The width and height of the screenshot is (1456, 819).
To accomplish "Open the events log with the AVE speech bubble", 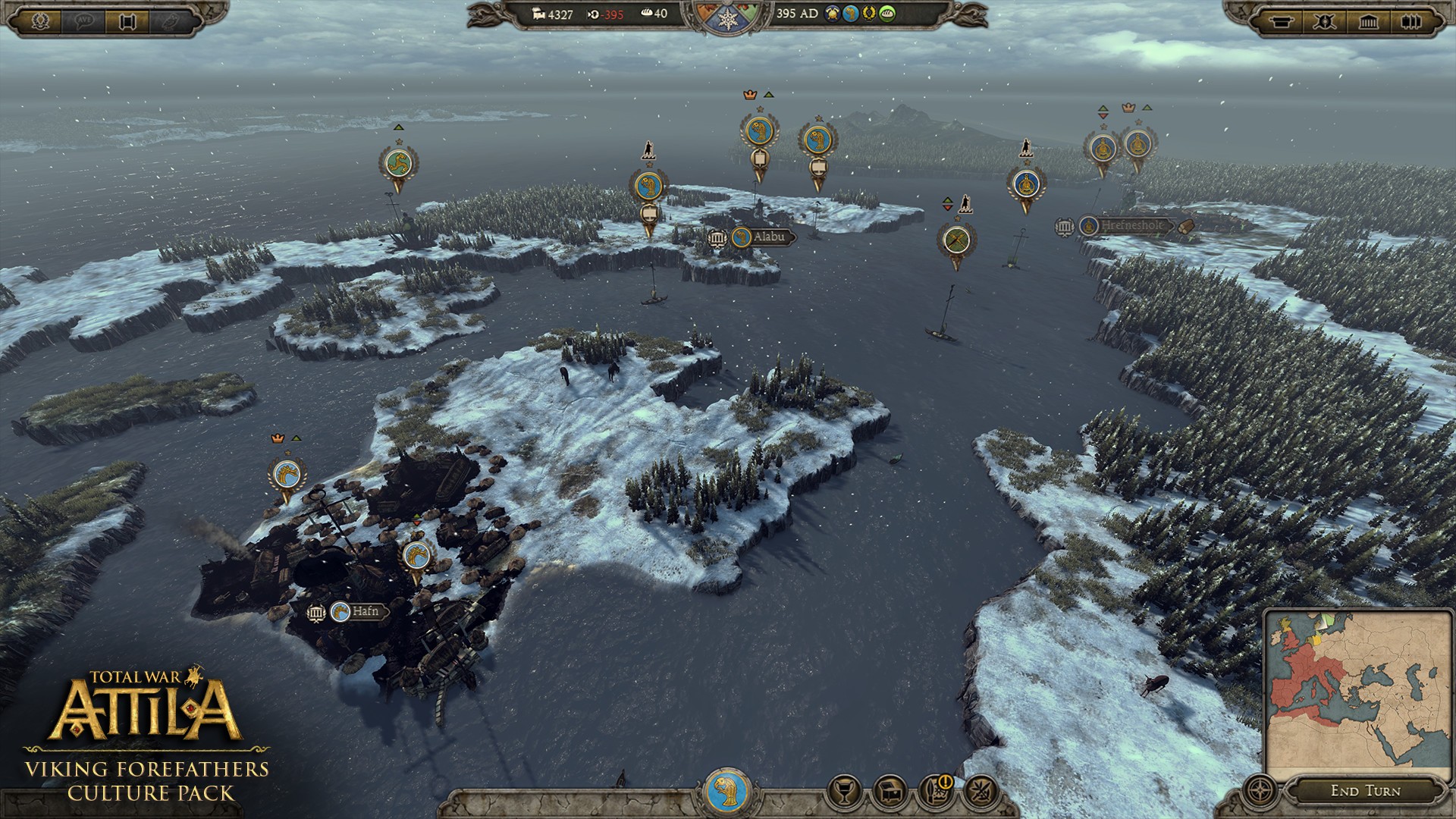I will [x=83, y=21].
